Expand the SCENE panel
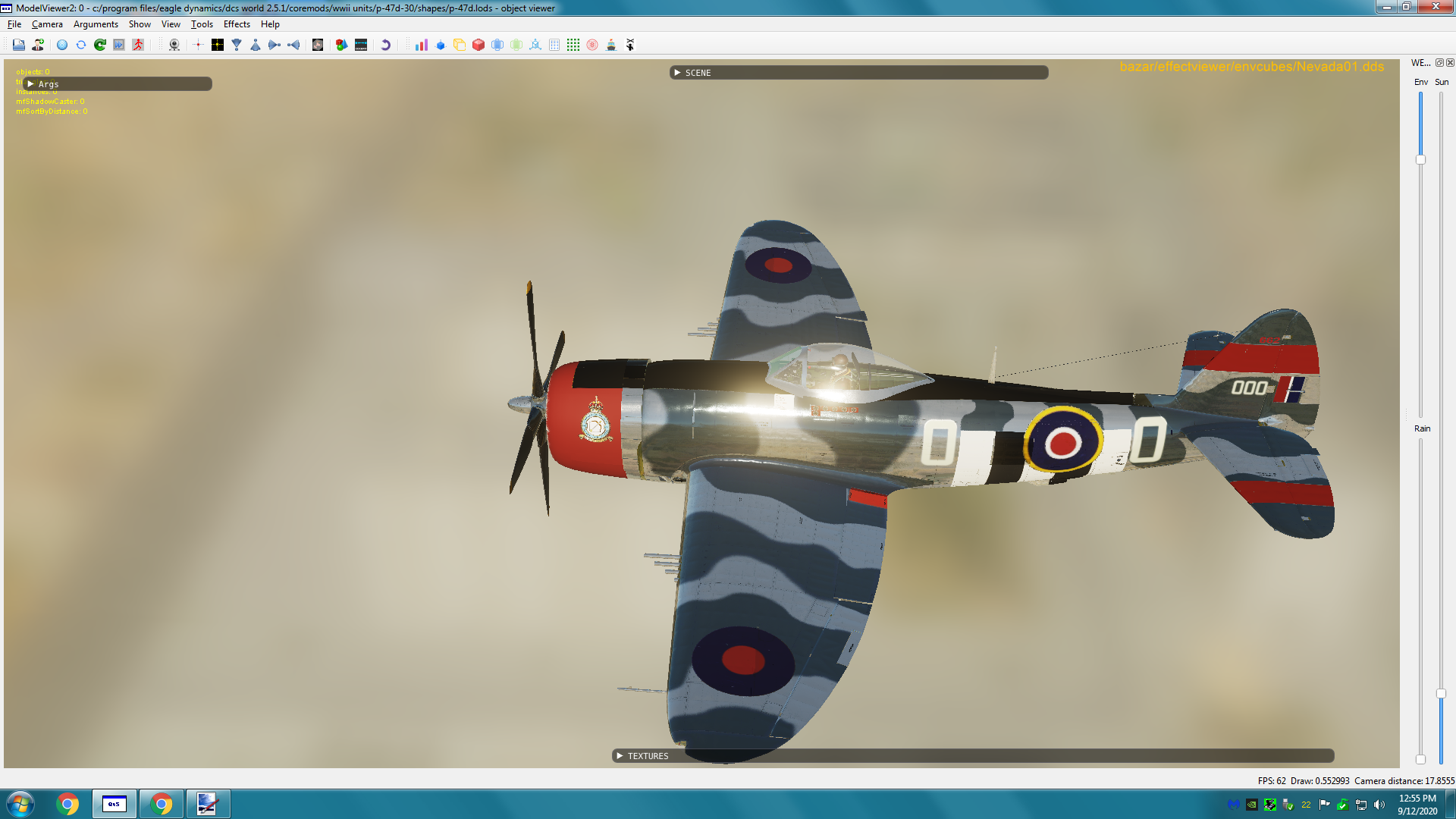The height and width of the screenshot is (819, 1456). [677, 73]
